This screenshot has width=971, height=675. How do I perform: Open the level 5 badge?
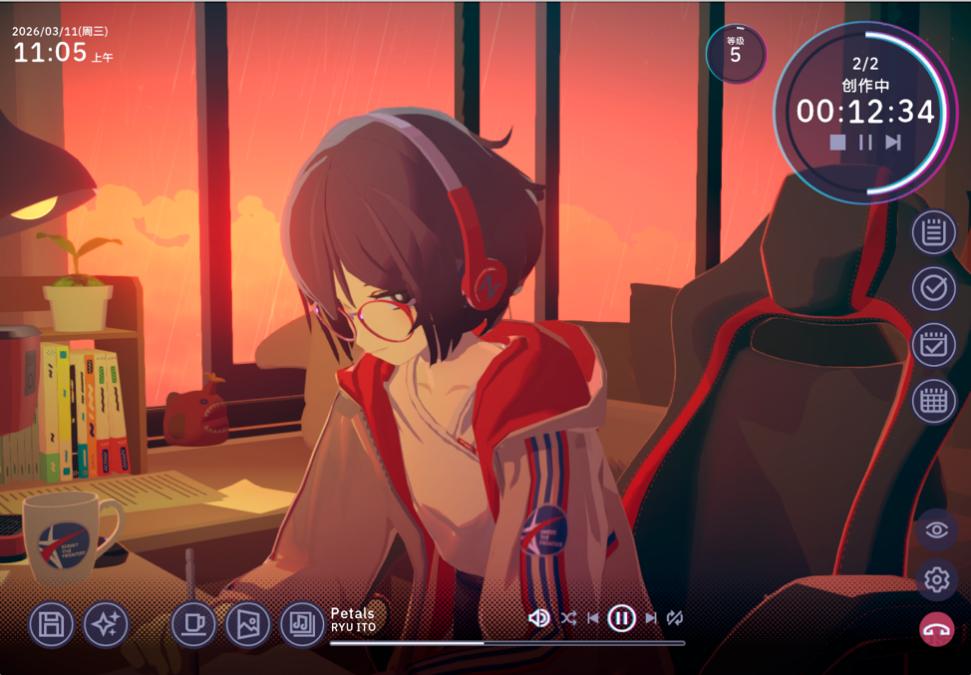tap(735, 53)
